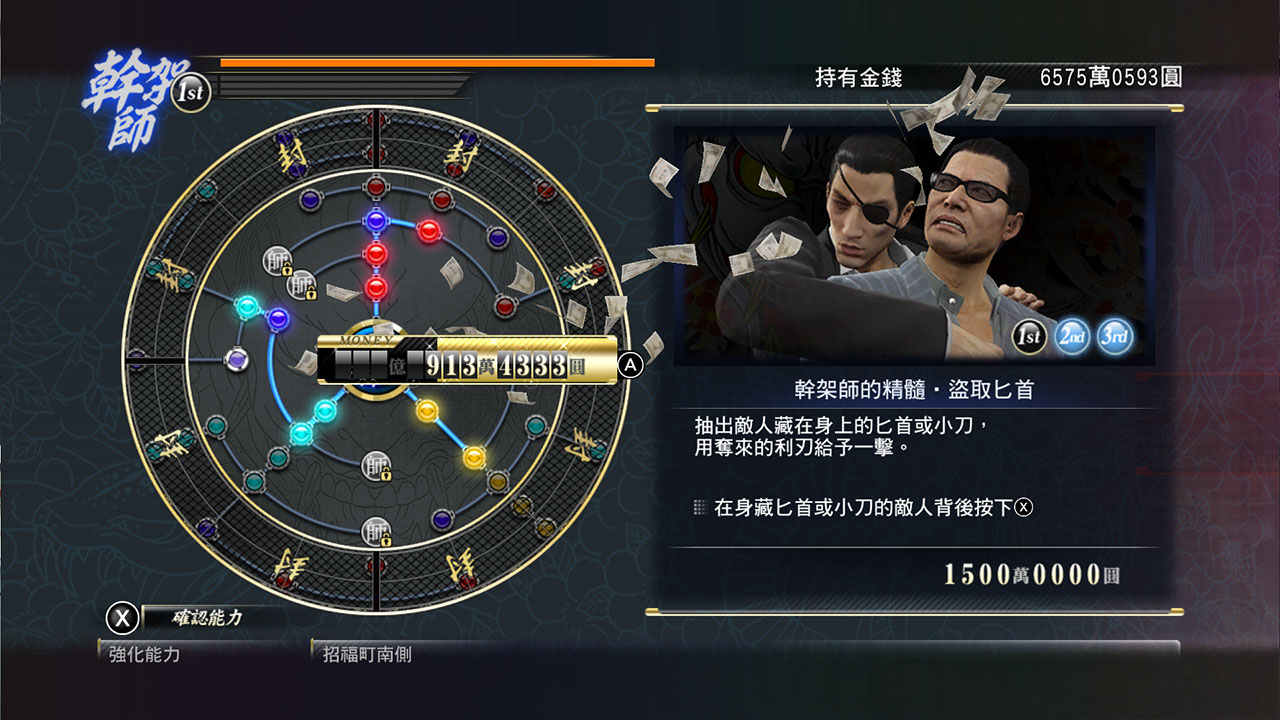Image resolution: width=1280 pixels, height=720 pixels.
Task: Open the 盜取匕首 skill preview image
Action: (x=913, y=244)
